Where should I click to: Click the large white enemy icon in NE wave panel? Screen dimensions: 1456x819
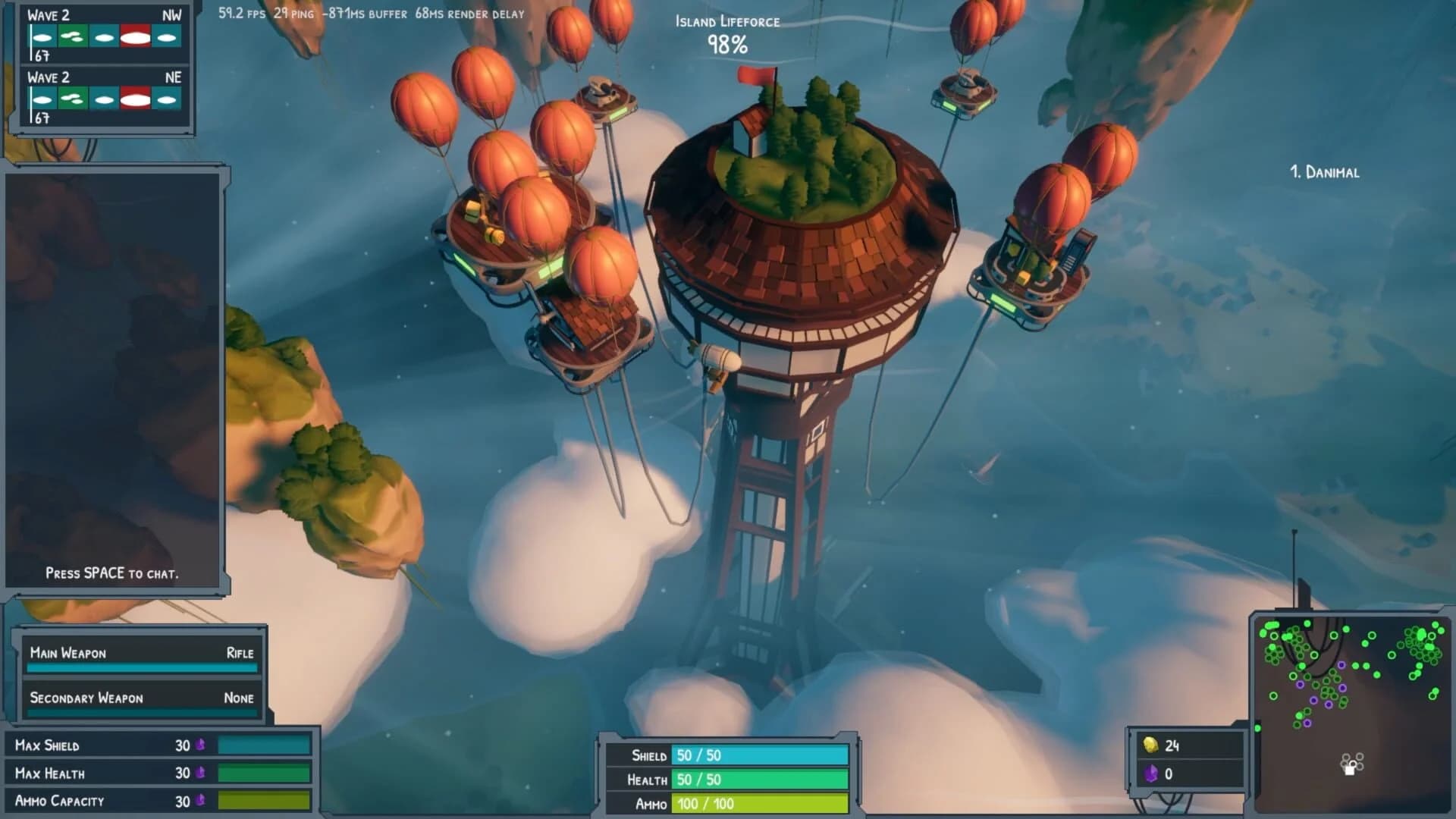pos(135,99)
